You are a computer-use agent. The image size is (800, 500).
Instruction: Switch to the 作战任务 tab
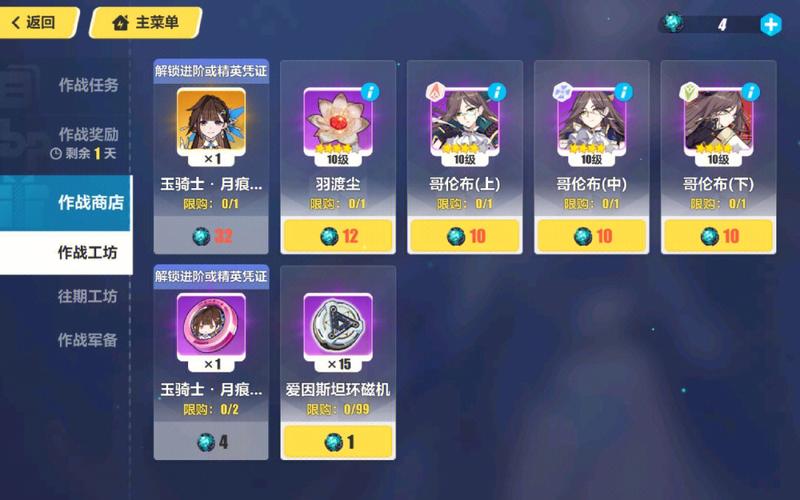(x=88, y=85)
